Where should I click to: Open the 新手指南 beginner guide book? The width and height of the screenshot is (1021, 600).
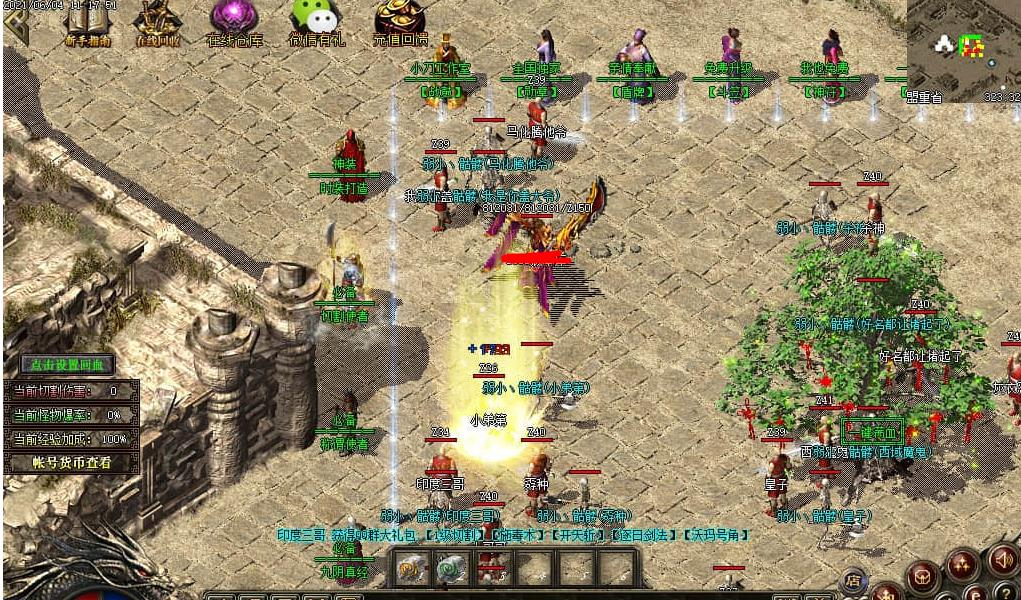pyautogui.click(x=87, y=22)
